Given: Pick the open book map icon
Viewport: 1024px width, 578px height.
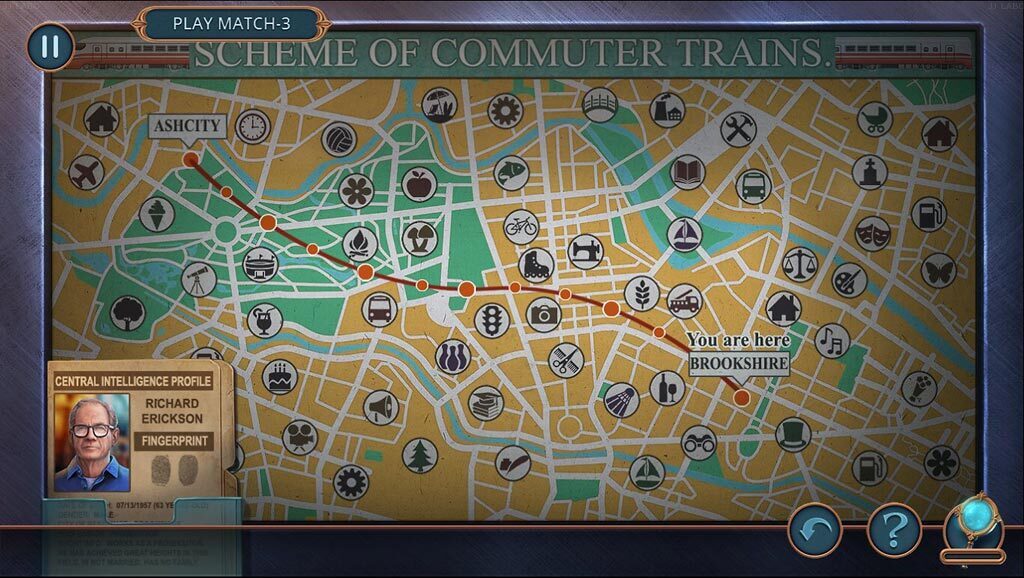Looking at the screenshot, I should tap(687, 172).
